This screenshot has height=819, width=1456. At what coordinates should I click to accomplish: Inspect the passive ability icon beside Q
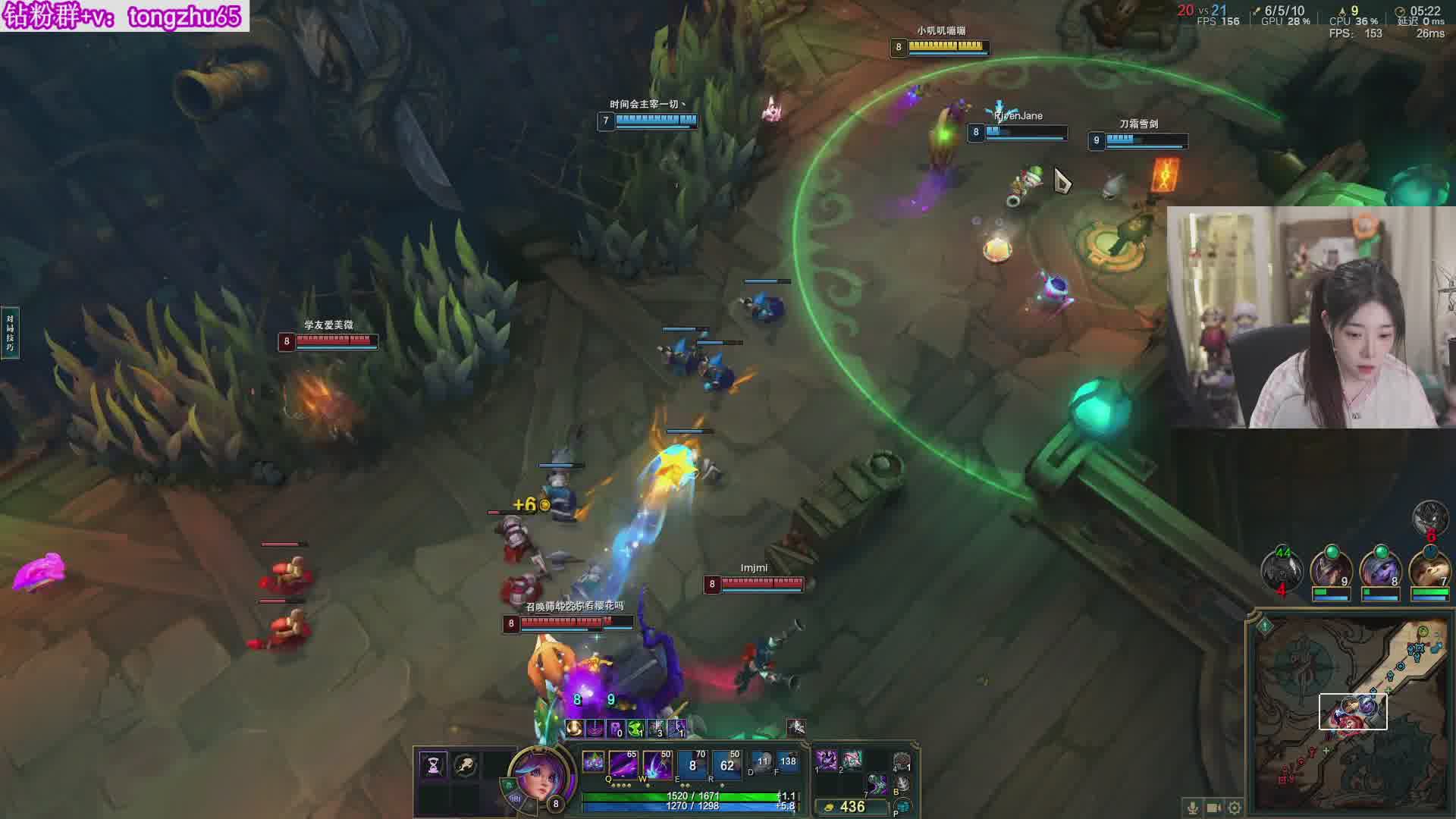[x=593, y=761]
